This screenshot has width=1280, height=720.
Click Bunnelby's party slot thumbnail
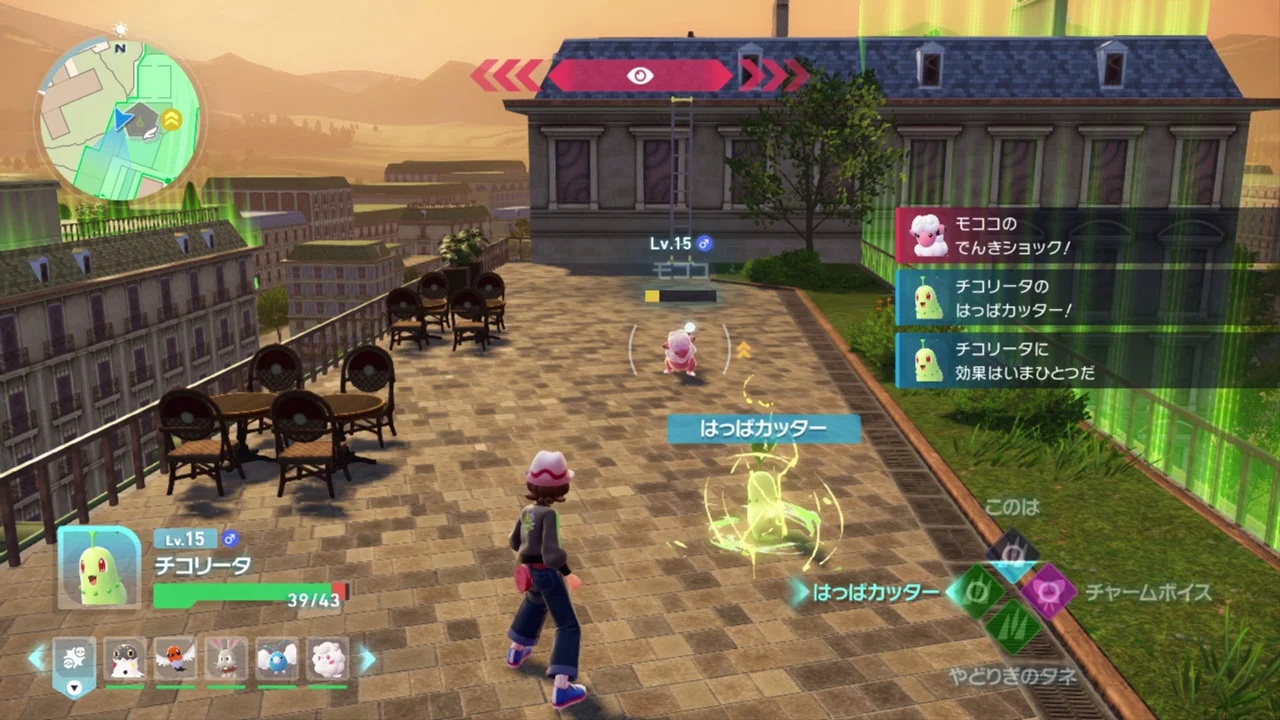click(x=226, y=658)
